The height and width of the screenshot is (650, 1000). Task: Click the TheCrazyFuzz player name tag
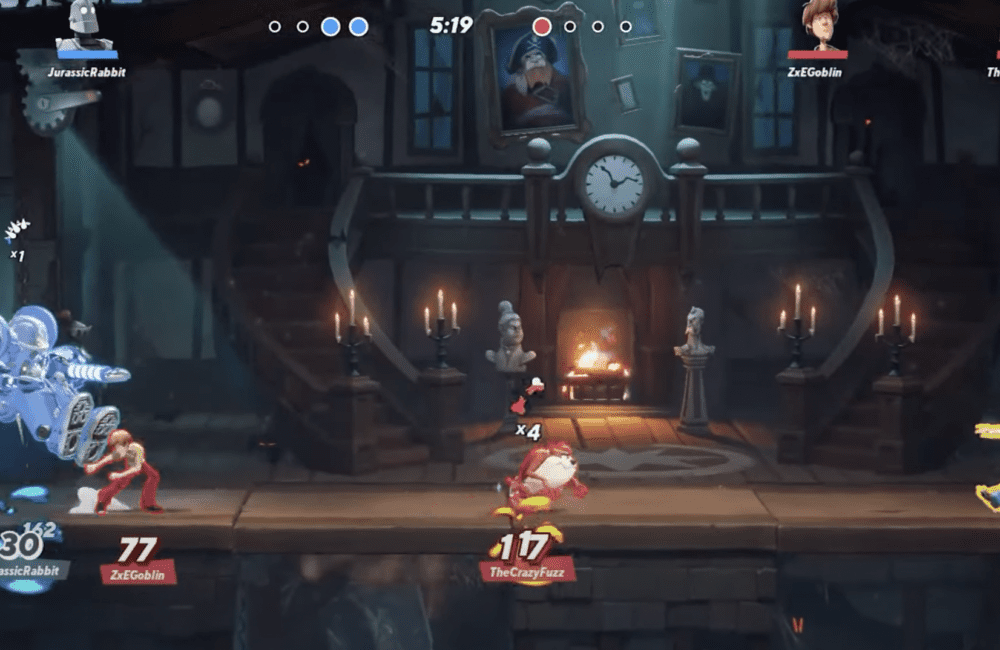[526, 573]
